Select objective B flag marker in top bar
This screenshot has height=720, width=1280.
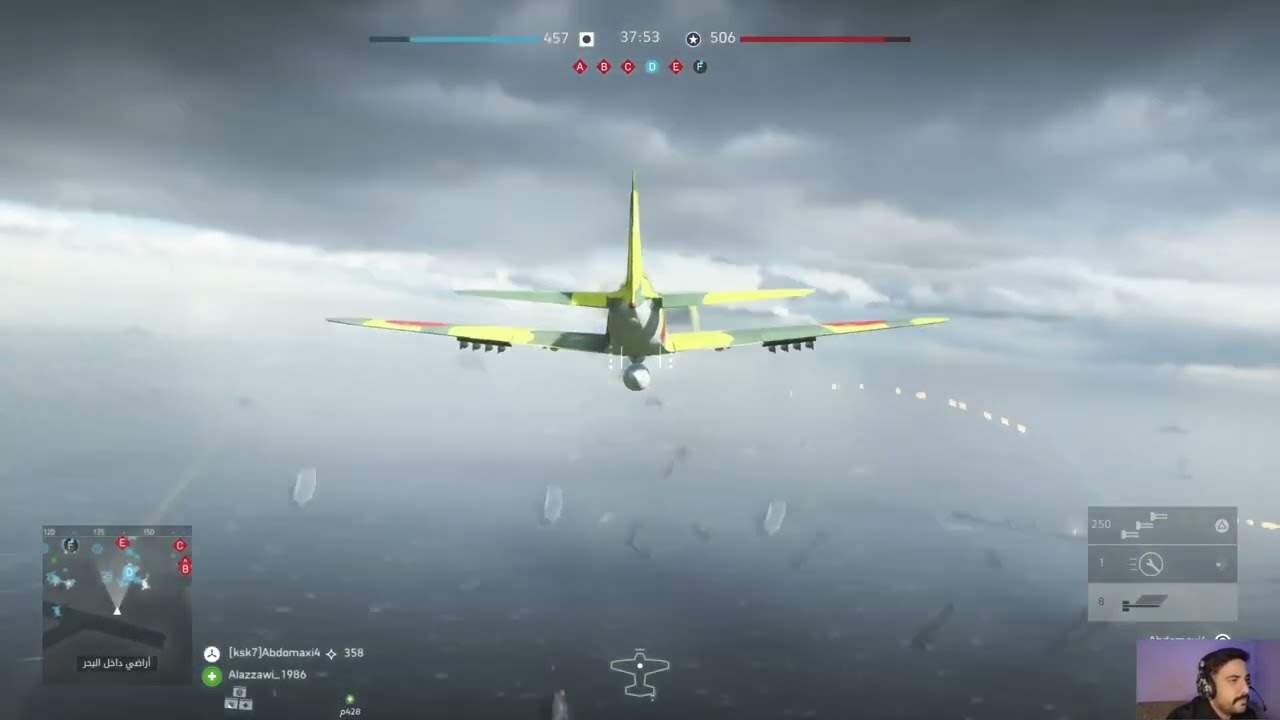(x=604, y=67)
